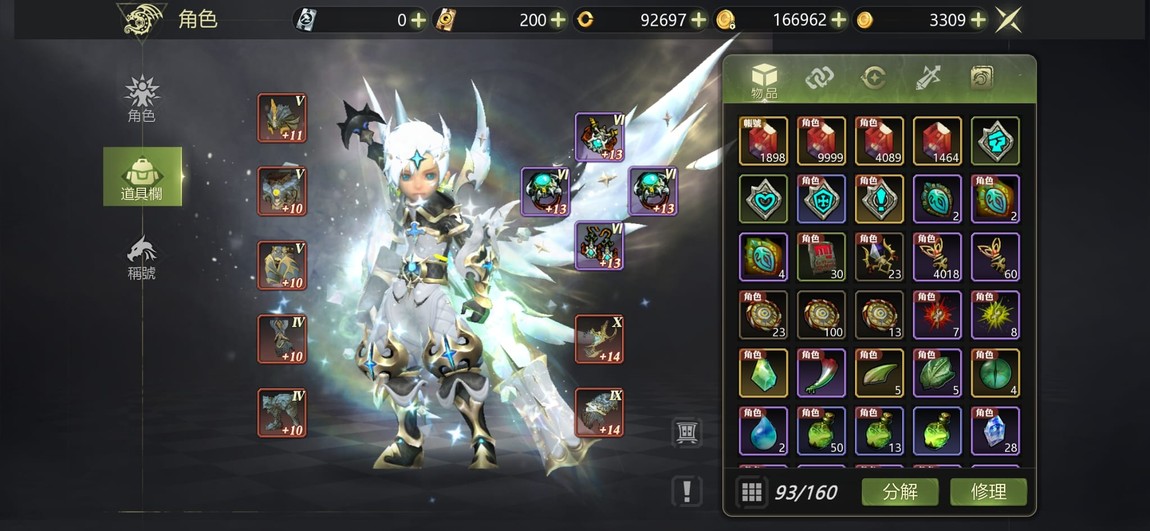This screenshot has height=531, width=1150.
Task: Select the item stack of 4018
Action: tap(937, 257)
